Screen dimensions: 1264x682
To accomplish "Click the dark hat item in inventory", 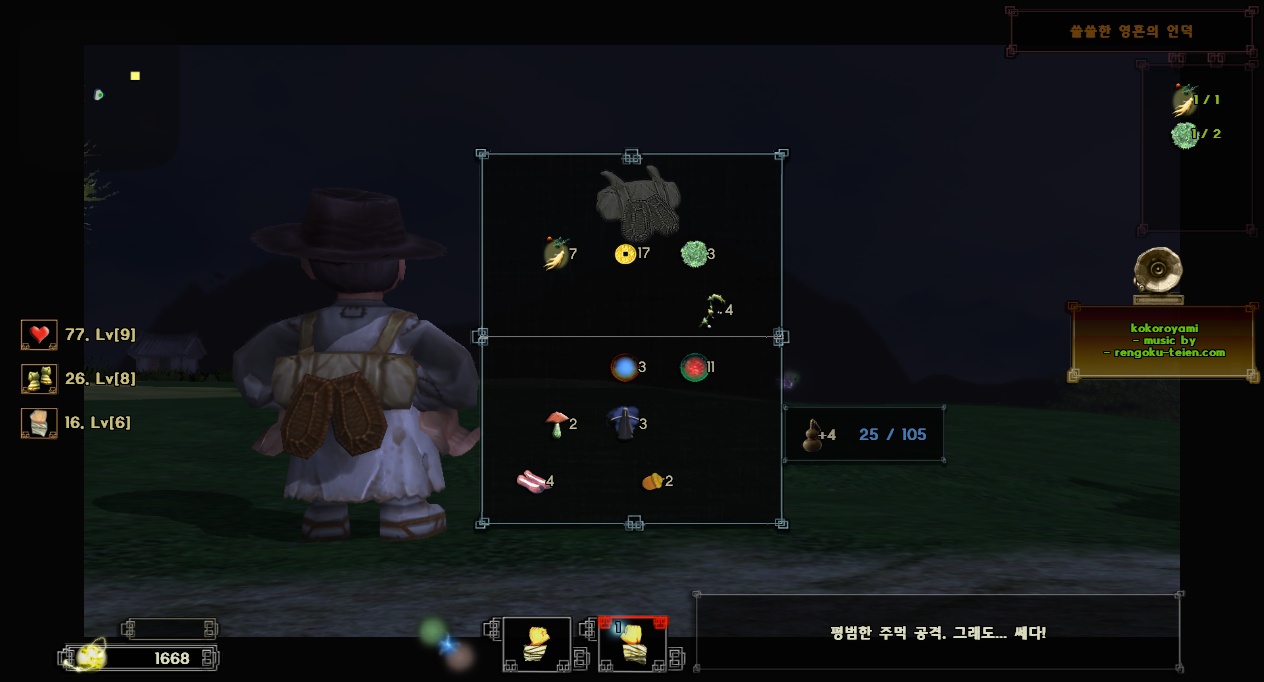I will (x=624, y=423).
